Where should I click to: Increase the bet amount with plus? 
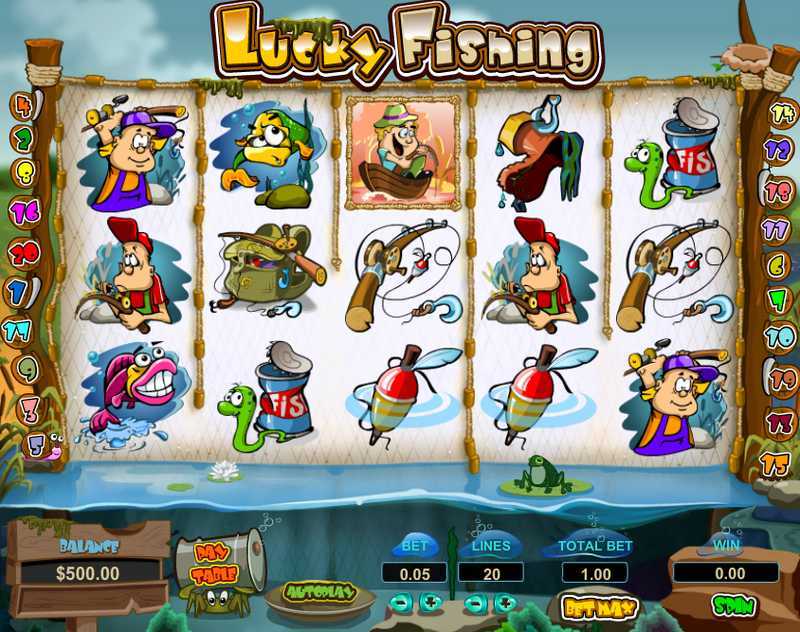click(430, 602)
